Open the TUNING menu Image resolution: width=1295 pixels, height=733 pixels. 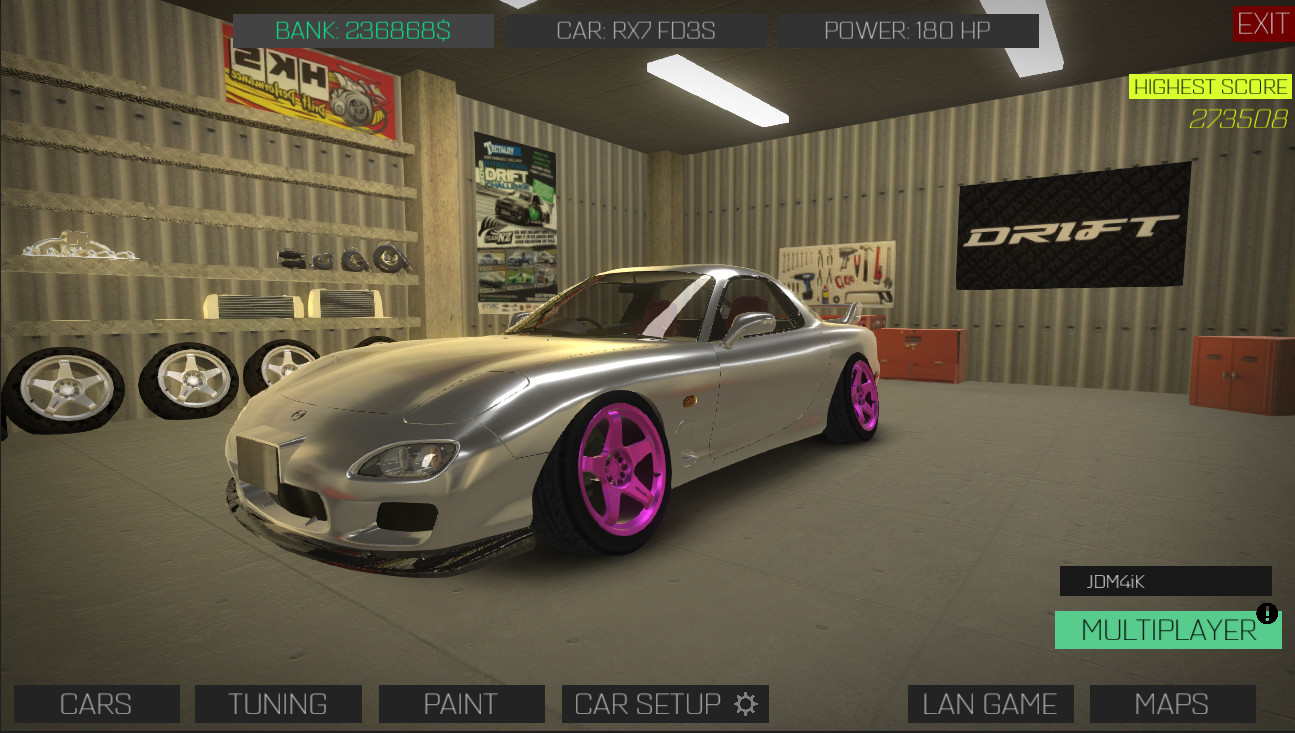[x=278, y=703]
